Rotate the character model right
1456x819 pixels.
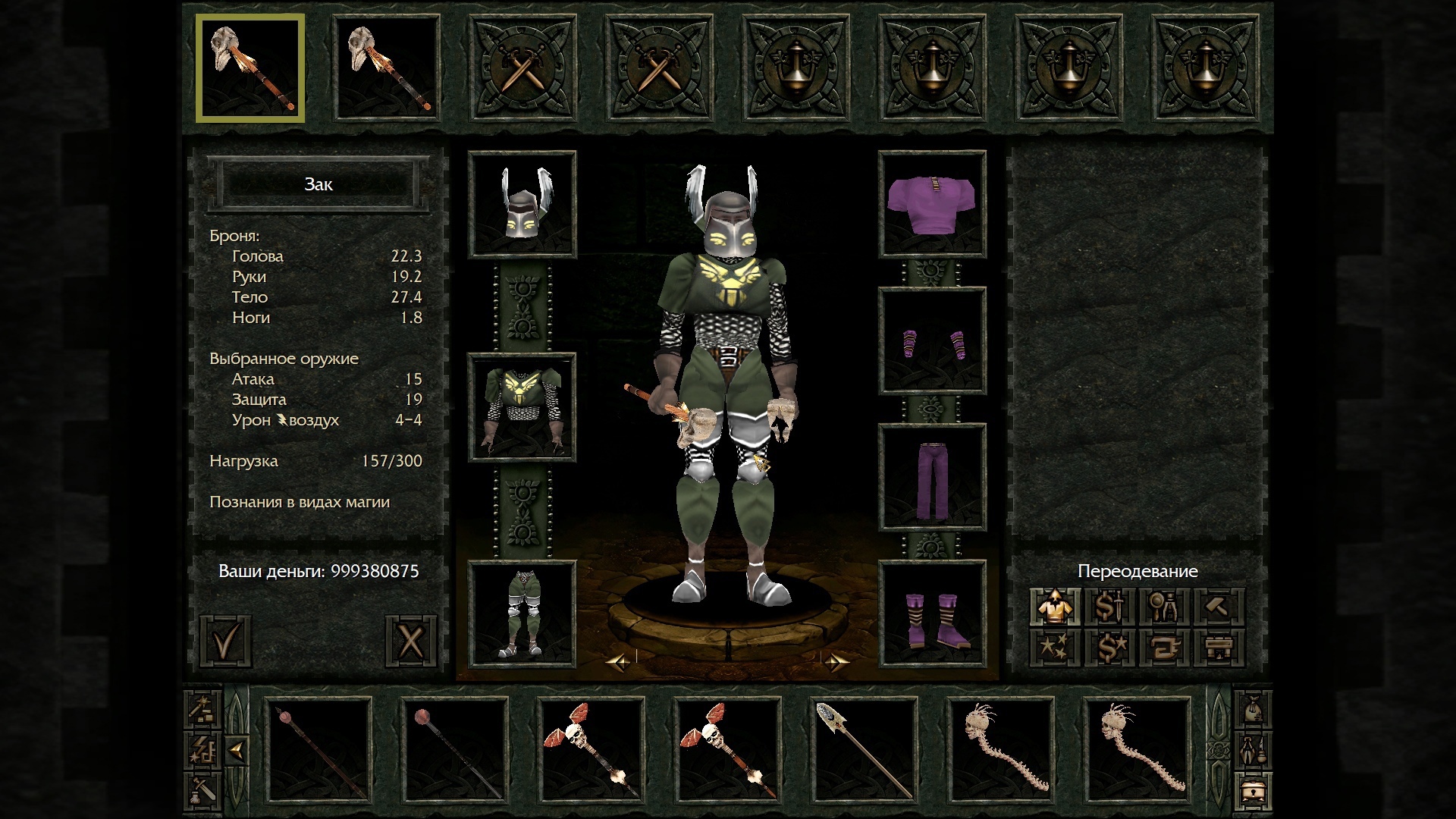point(836,663)
